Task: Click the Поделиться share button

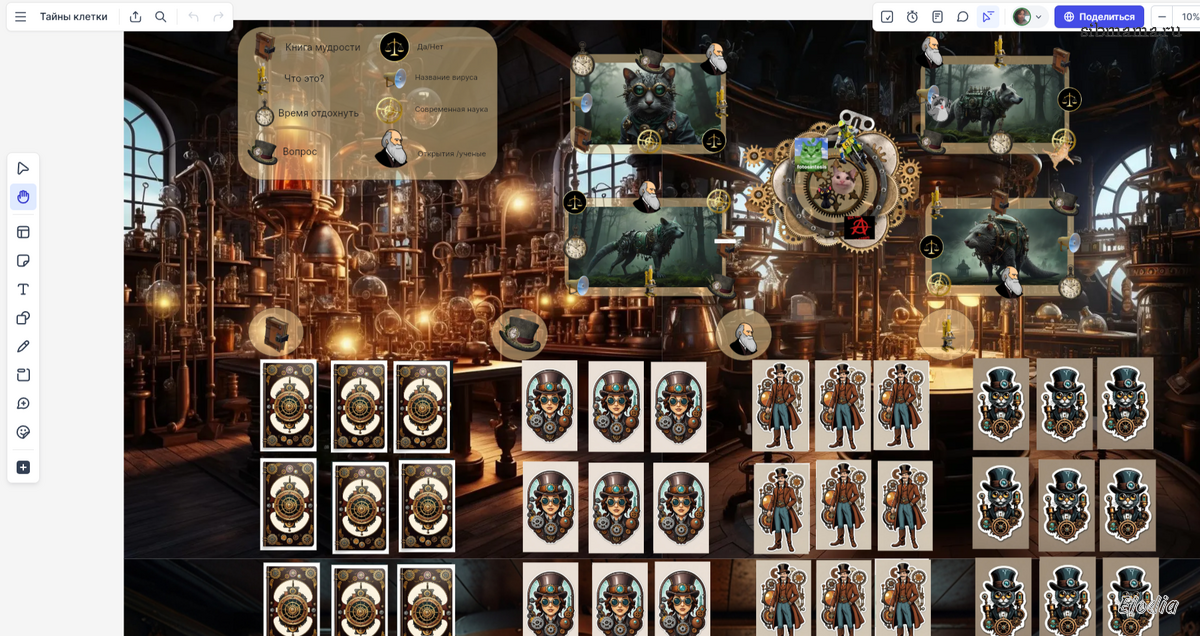Action: coord(1099,17)
